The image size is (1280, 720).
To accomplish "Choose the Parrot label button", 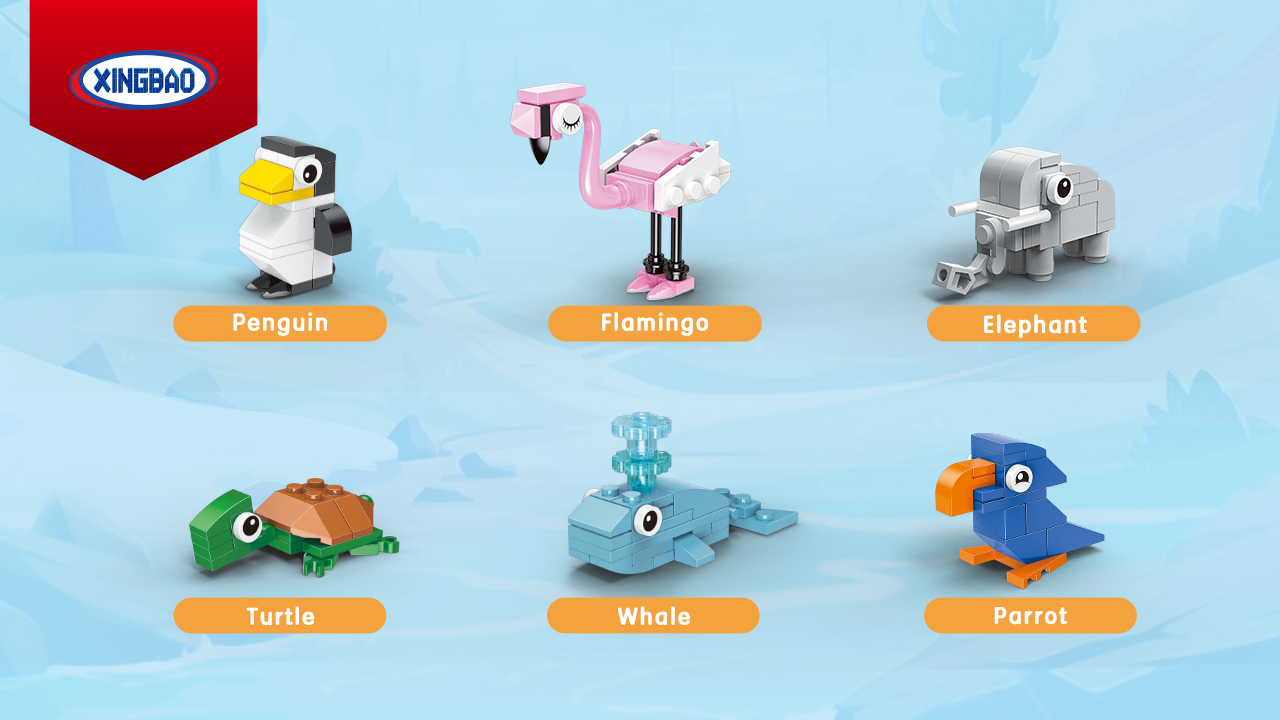I will [x=1030, y=616].
